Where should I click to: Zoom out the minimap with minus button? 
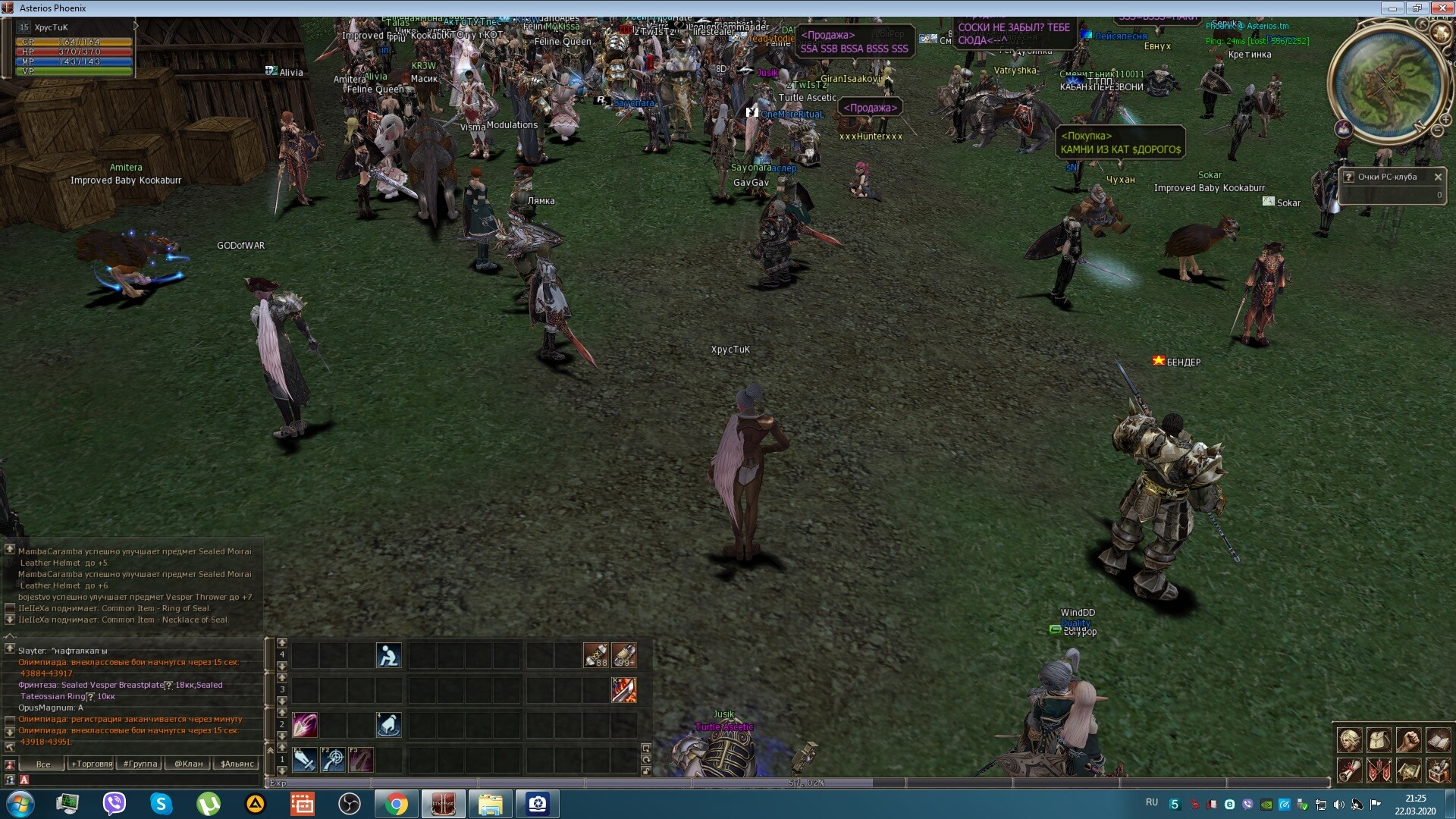(x=1436, y=130)
